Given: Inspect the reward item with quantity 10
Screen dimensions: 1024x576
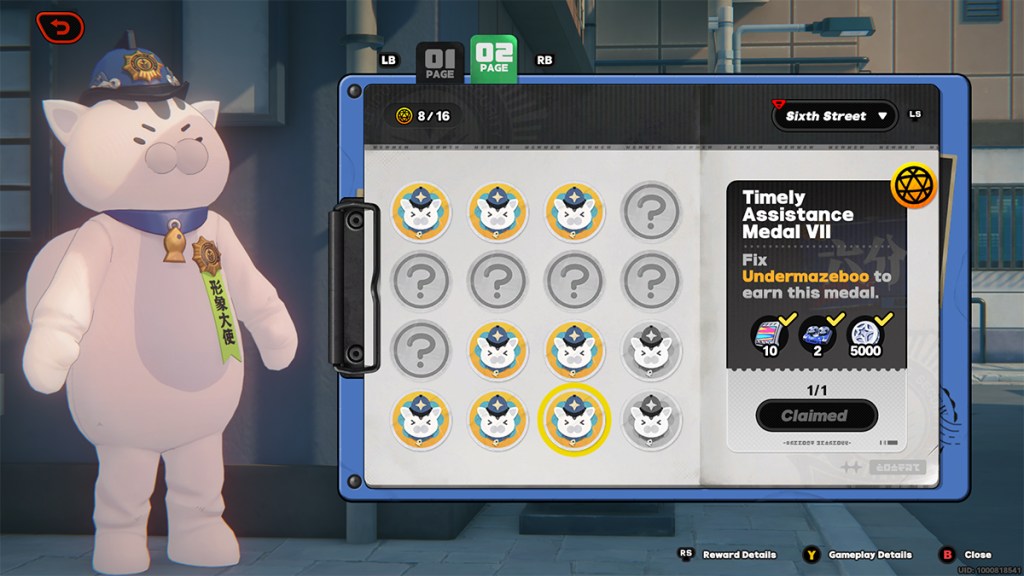Looking at the screenshot, I should click(770, 335).
